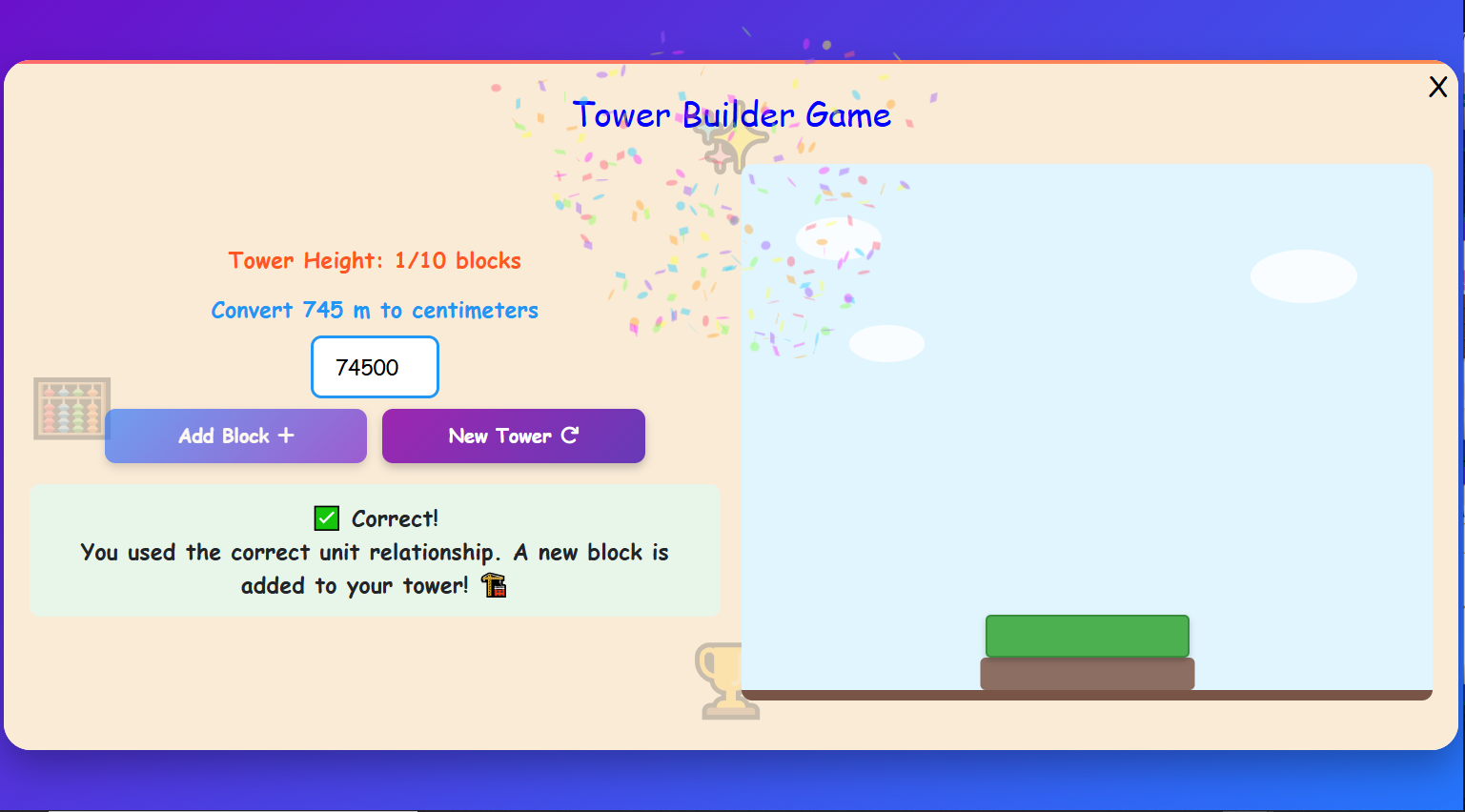Click the cloud in the upper right sky
1465x812 pixels.
pos(1303,276)
